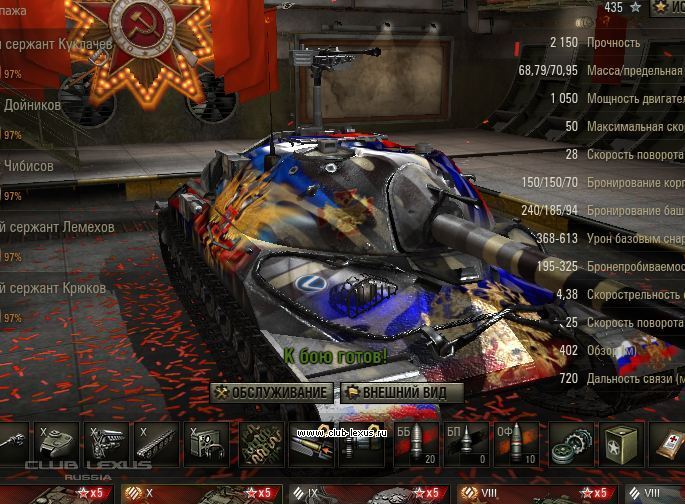Open the red cross first aid consumable slot
Image resolution: width=685 pixels, height=504 pixels.
pos(668,443)
